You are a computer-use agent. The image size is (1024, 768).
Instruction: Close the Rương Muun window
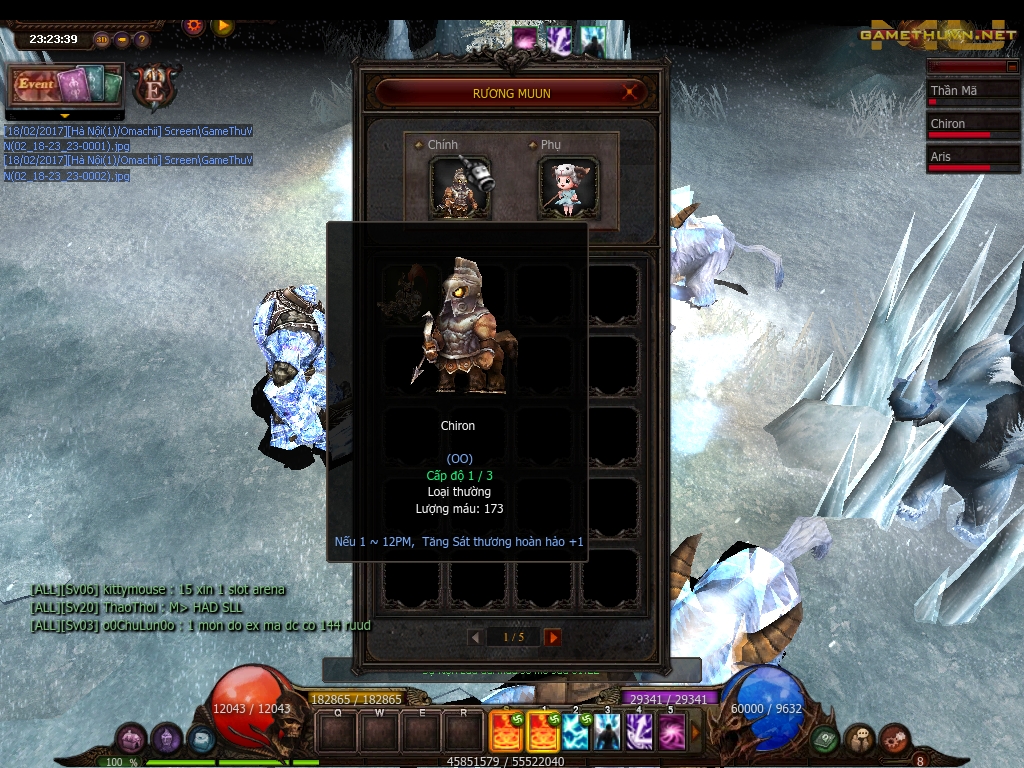(x=630, y=93)
